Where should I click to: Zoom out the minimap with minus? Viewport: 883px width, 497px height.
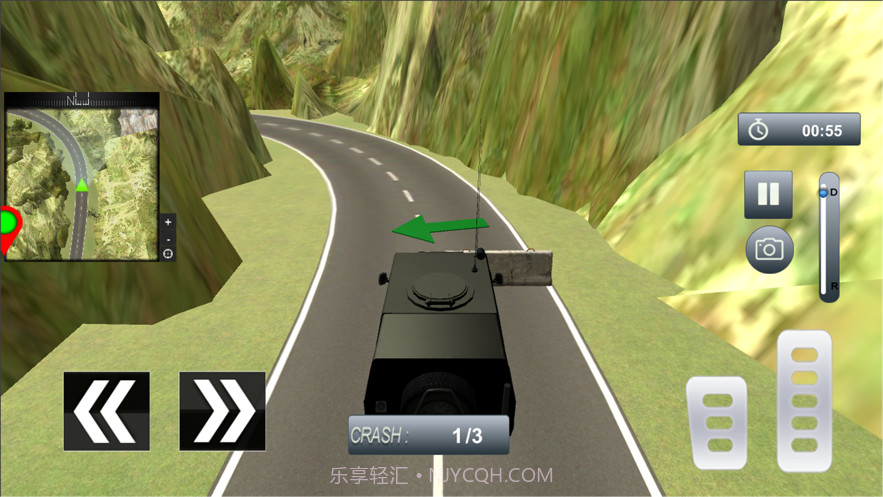pos(167,238)
